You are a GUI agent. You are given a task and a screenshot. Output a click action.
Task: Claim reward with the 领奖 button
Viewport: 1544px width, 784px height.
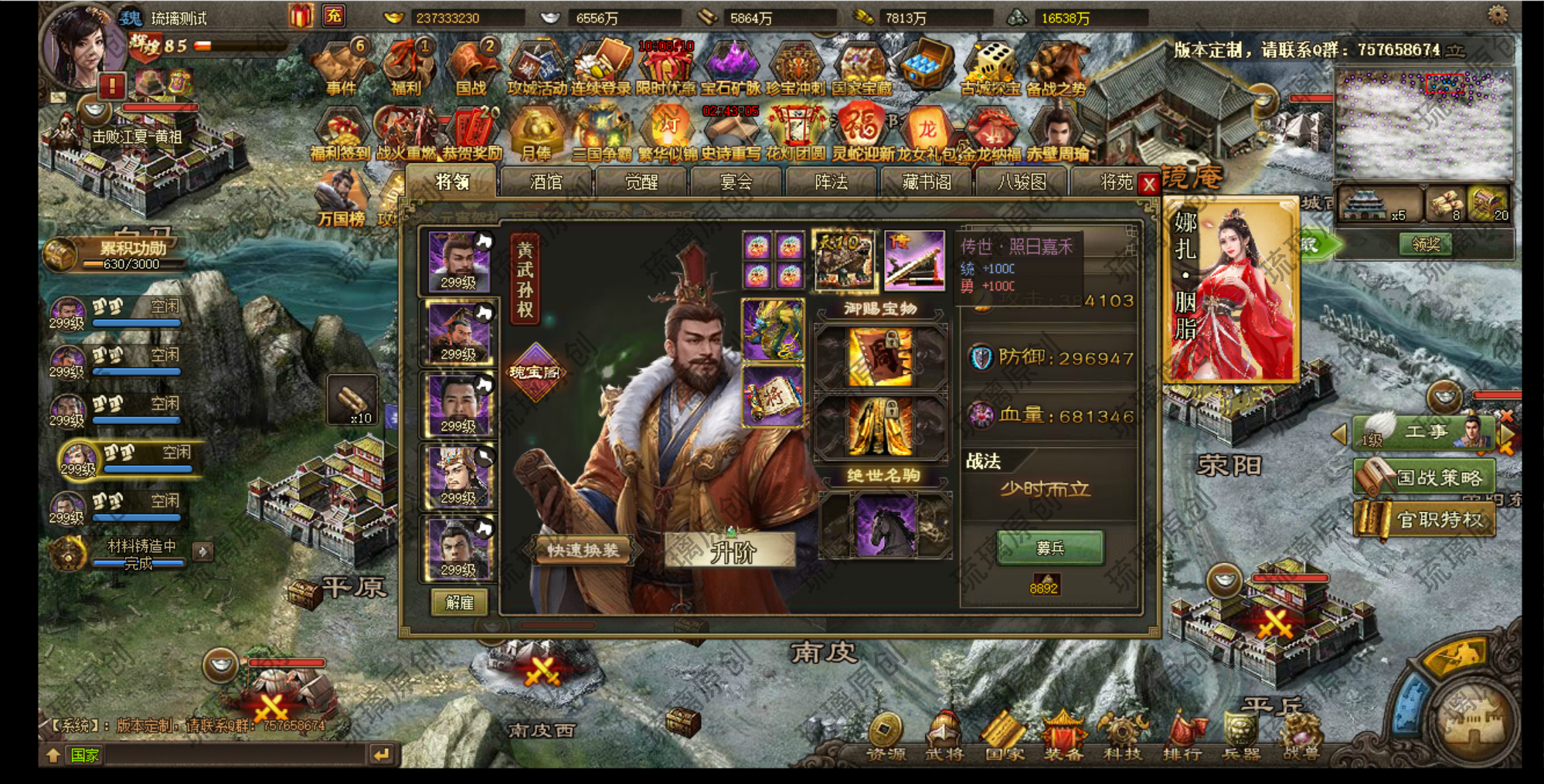(1425, 245)
